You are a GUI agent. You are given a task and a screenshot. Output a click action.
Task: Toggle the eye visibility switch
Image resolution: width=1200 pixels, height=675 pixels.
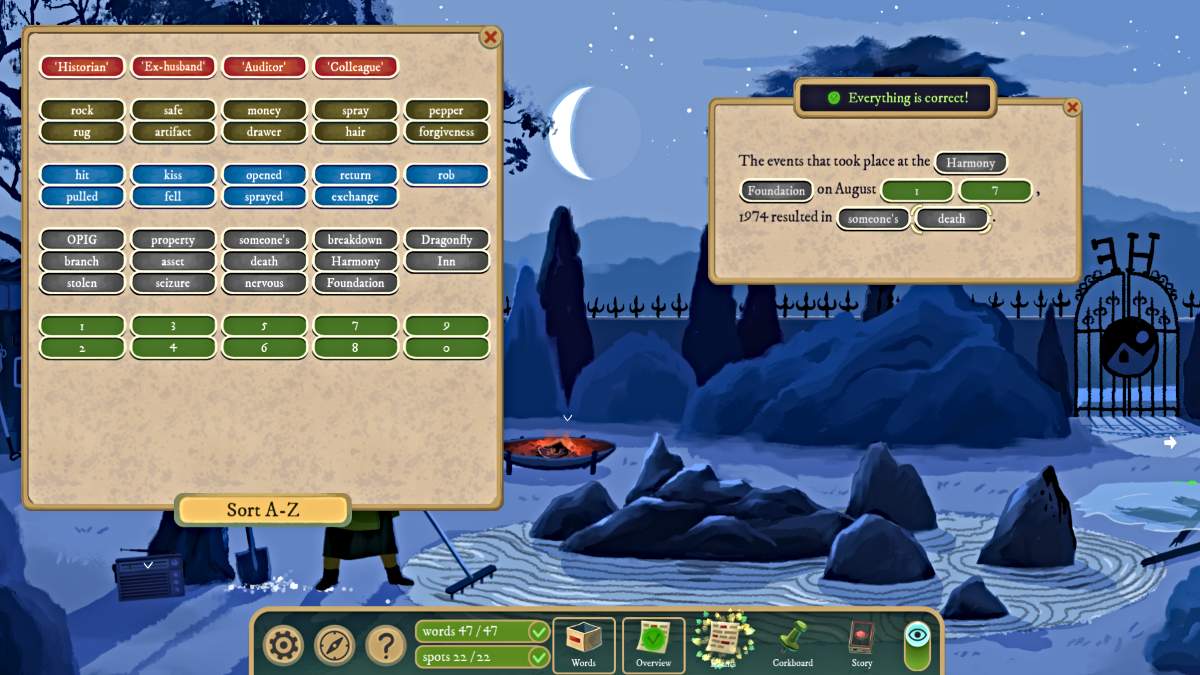tap(916, 645)
